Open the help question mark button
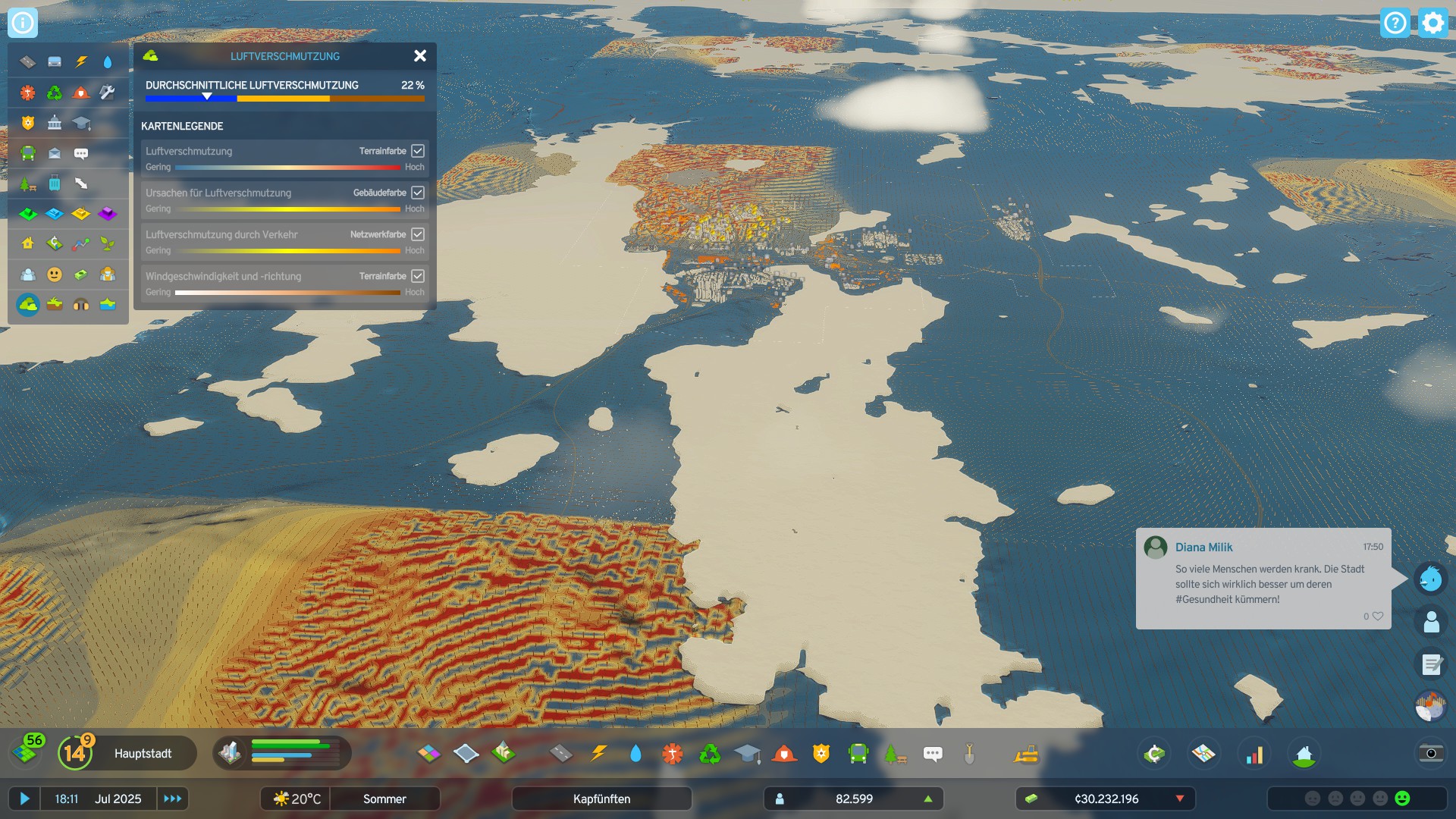 1395,23
